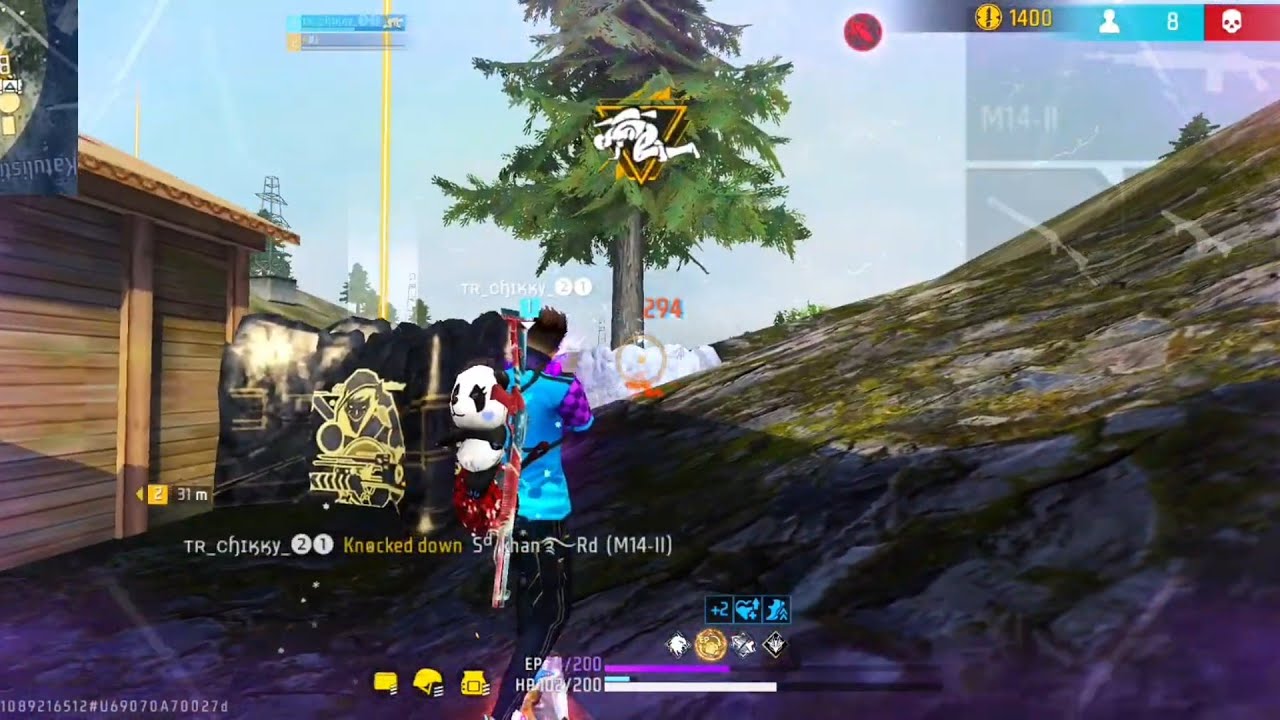
Task: Select the white wolf skill icon
Action: (679, 645)
